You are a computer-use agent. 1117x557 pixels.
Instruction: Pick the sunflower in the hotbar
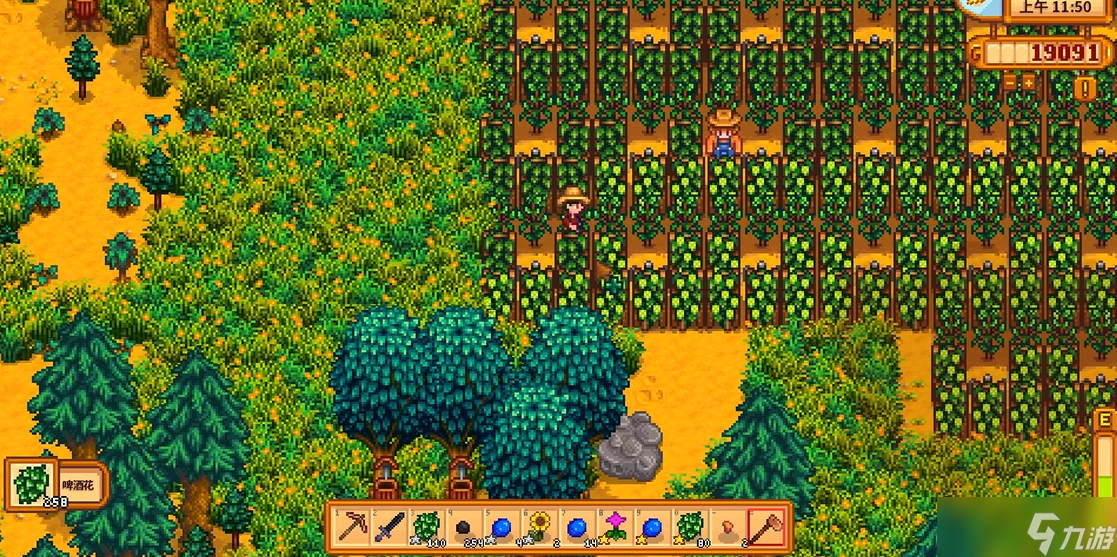coord(539,525)
